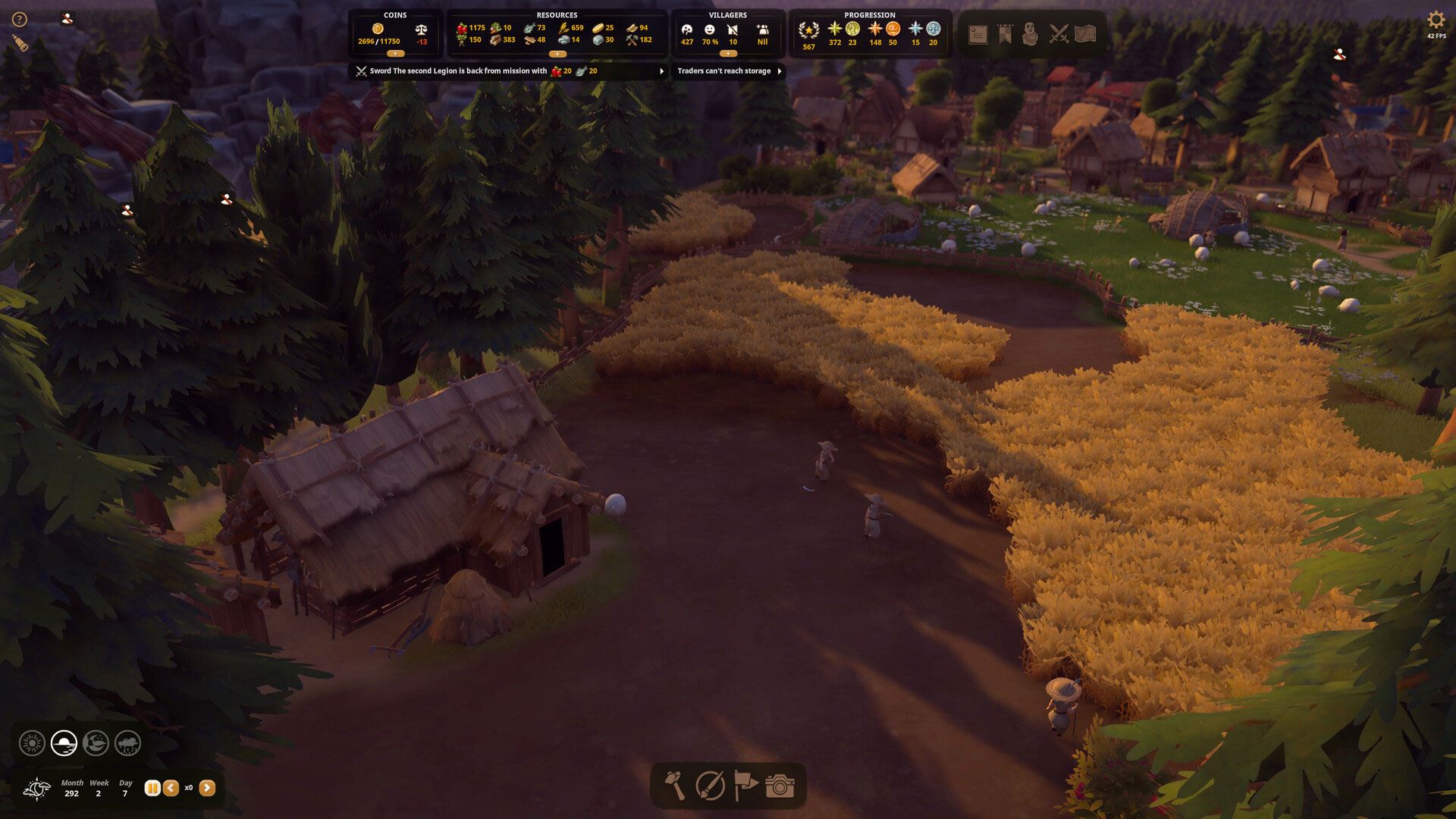This screenshot has height=819, width=1456.
Task: Toggle the pause game button
Action: [152, 788]
